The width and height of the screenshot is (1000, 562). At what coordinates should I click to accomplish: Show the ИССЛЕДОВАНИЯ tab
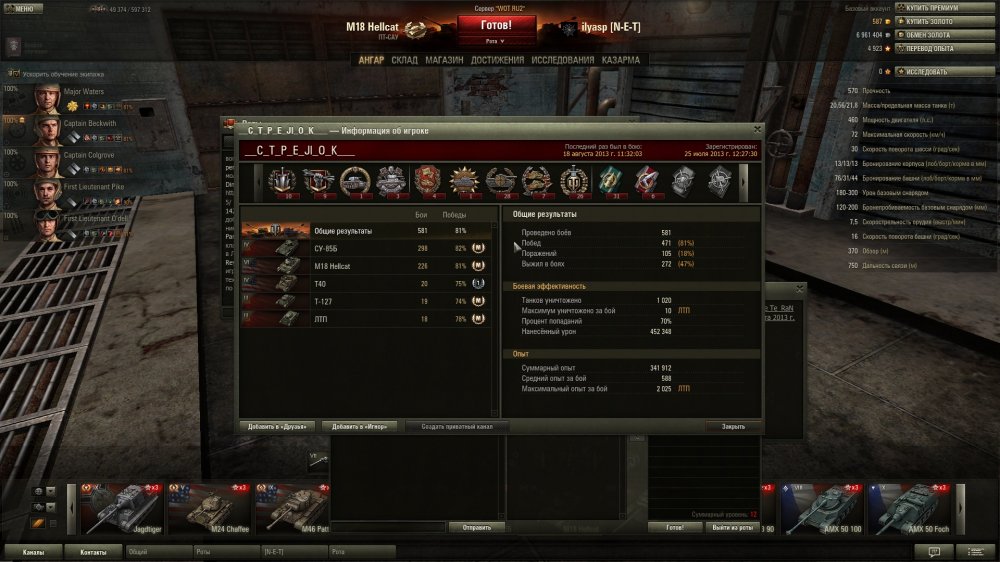click(x=563, y=60)
